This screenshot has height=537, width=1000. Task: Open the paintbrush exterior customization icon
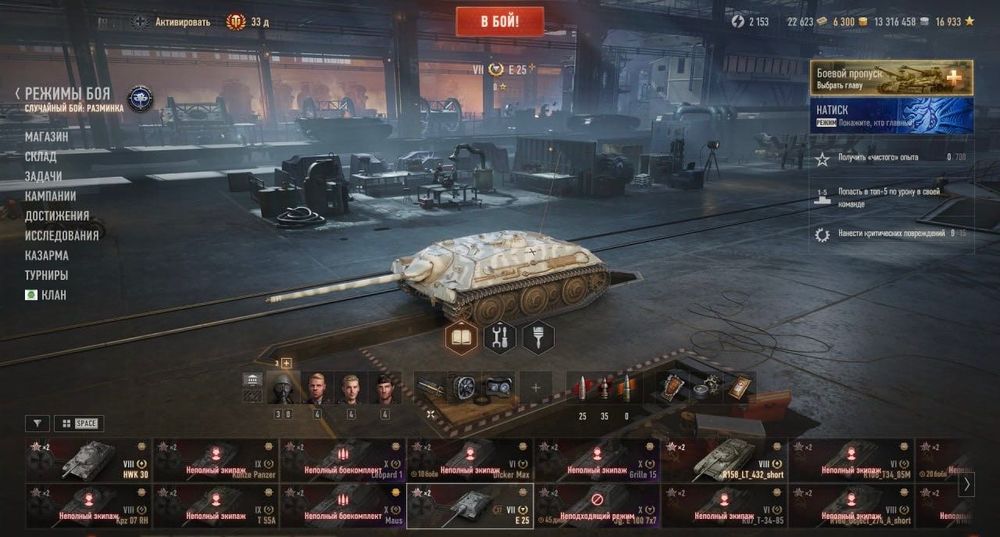click(x=538, y=338)
